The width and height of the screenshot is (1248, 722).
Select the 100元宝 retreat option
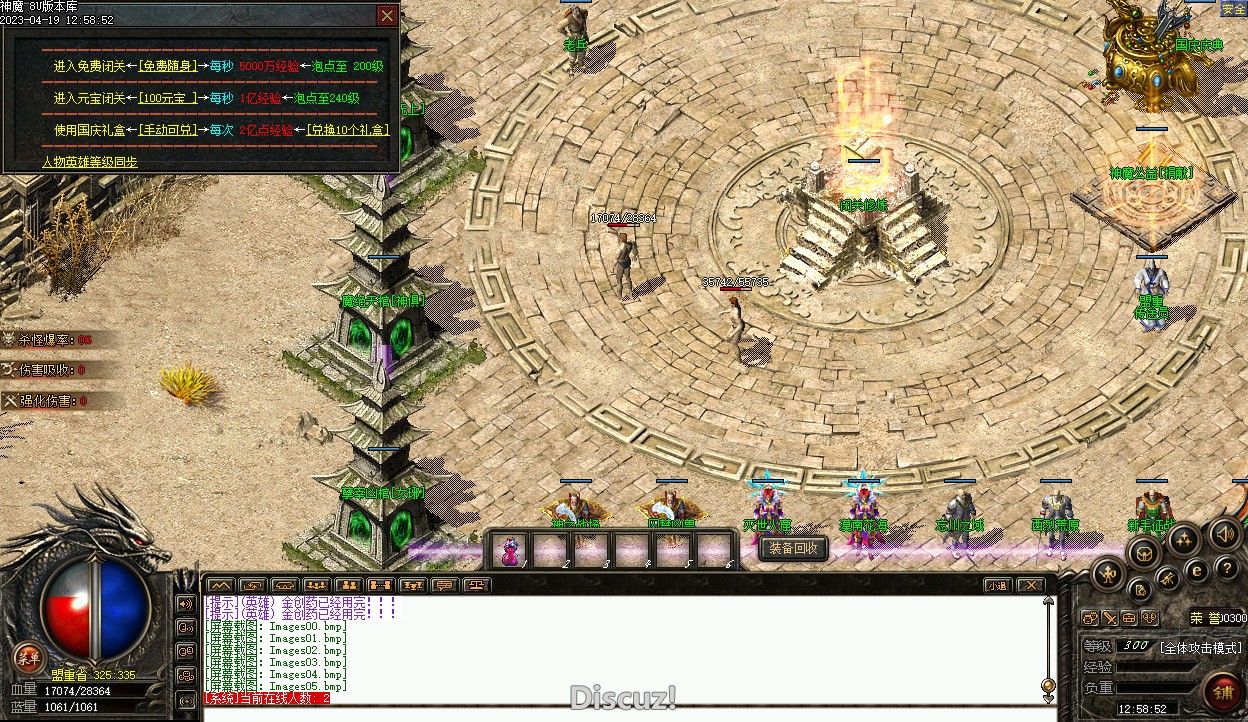click(x=167, y=98)
